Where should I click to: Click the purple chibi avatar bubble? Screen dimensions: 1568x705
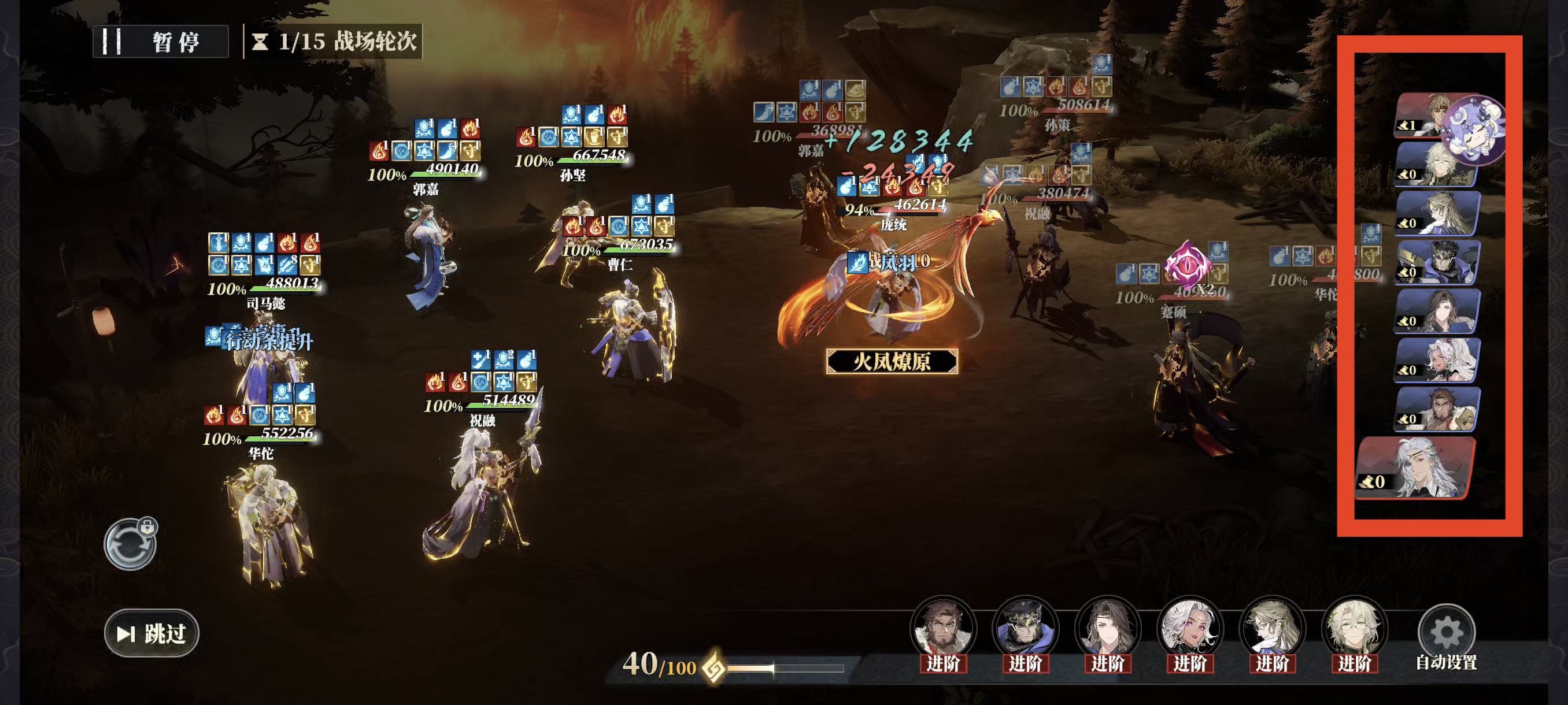(1474, 129)
